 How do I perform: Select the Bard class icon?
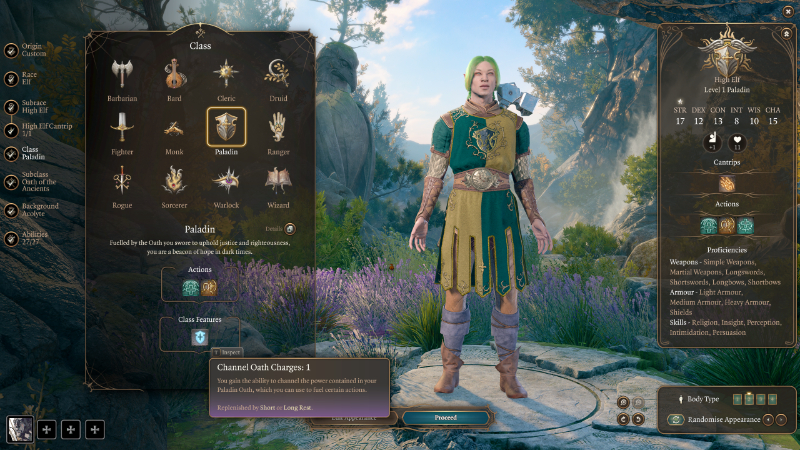[174, 74]
